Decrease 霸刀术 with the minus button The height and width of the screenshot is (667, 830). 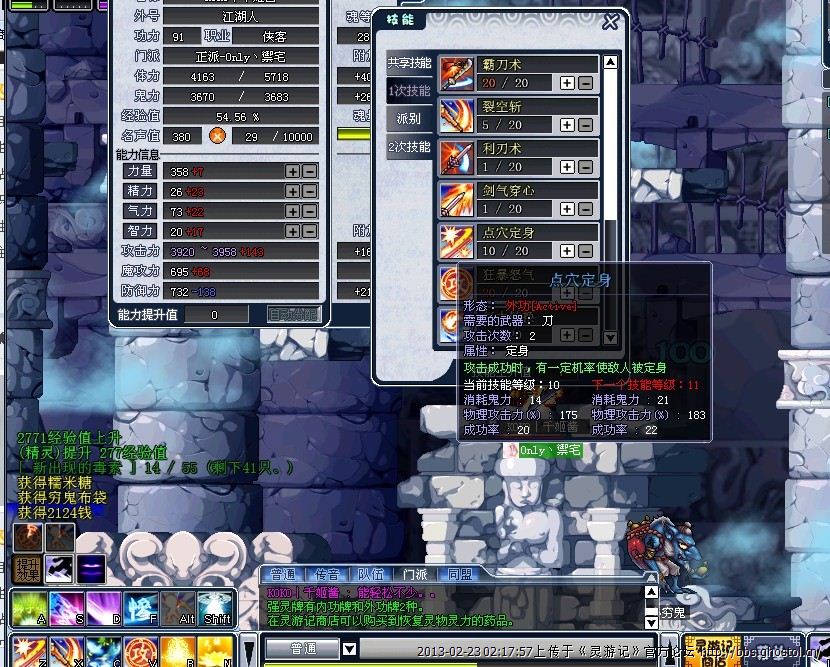[x=585, y=83]
